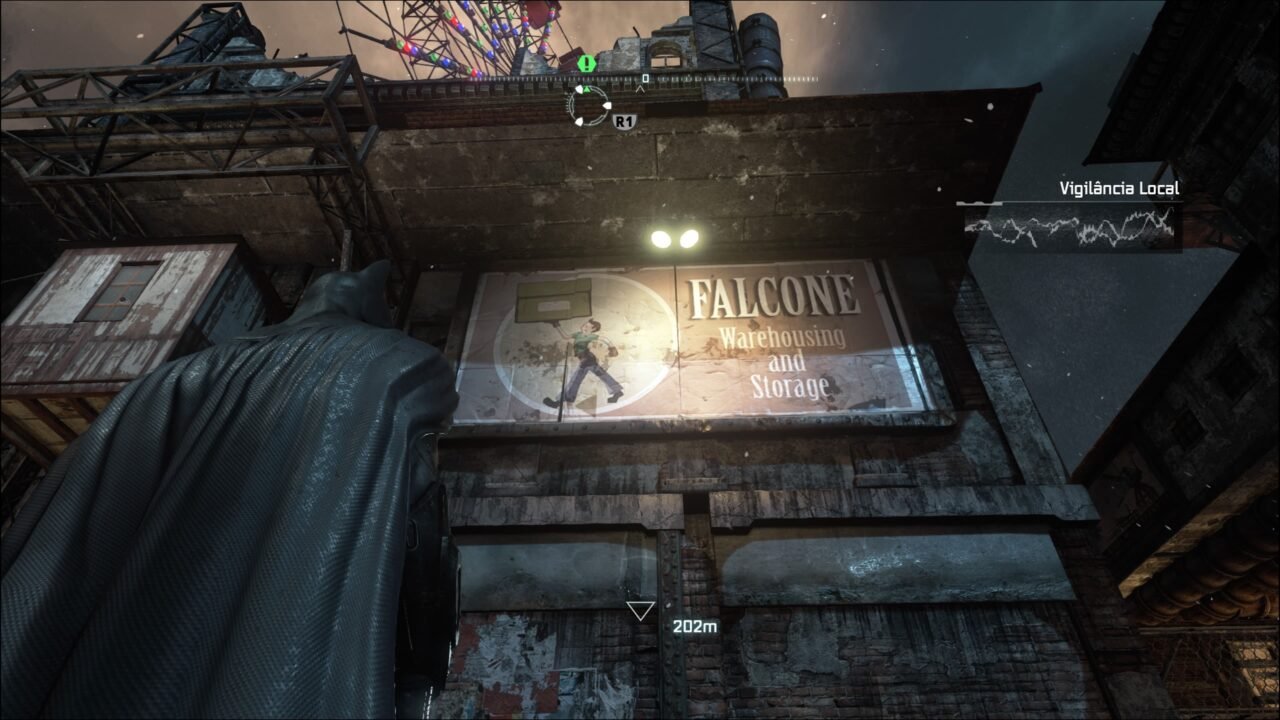Image resolution: width=1280 pixels, height=720 pixels.
Task: Click the bottom arrow of the targeting reticle
Action: point(580,122)
